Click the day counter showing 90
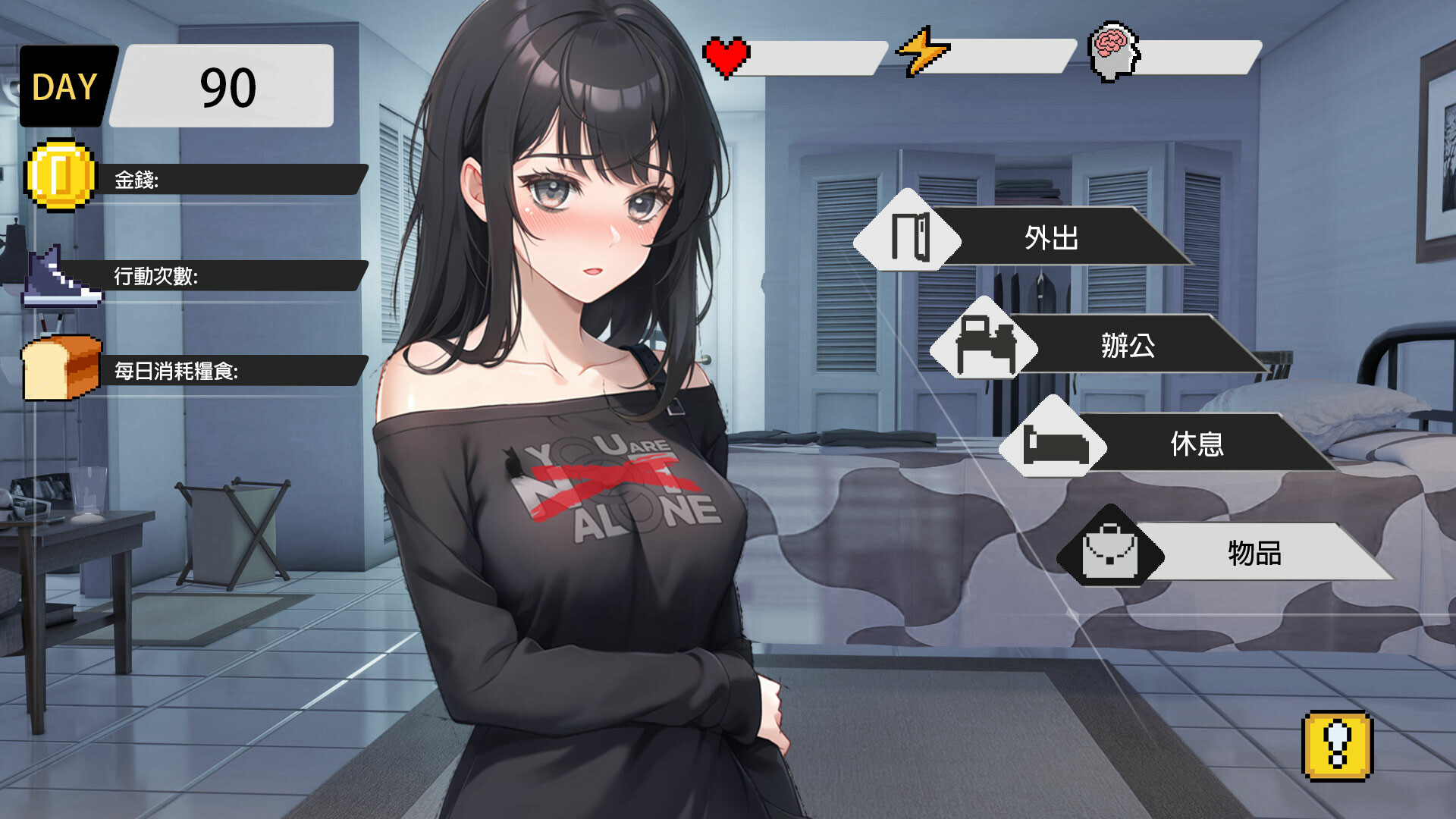This screenshot has width=1456, height=819. coord(227,86)
